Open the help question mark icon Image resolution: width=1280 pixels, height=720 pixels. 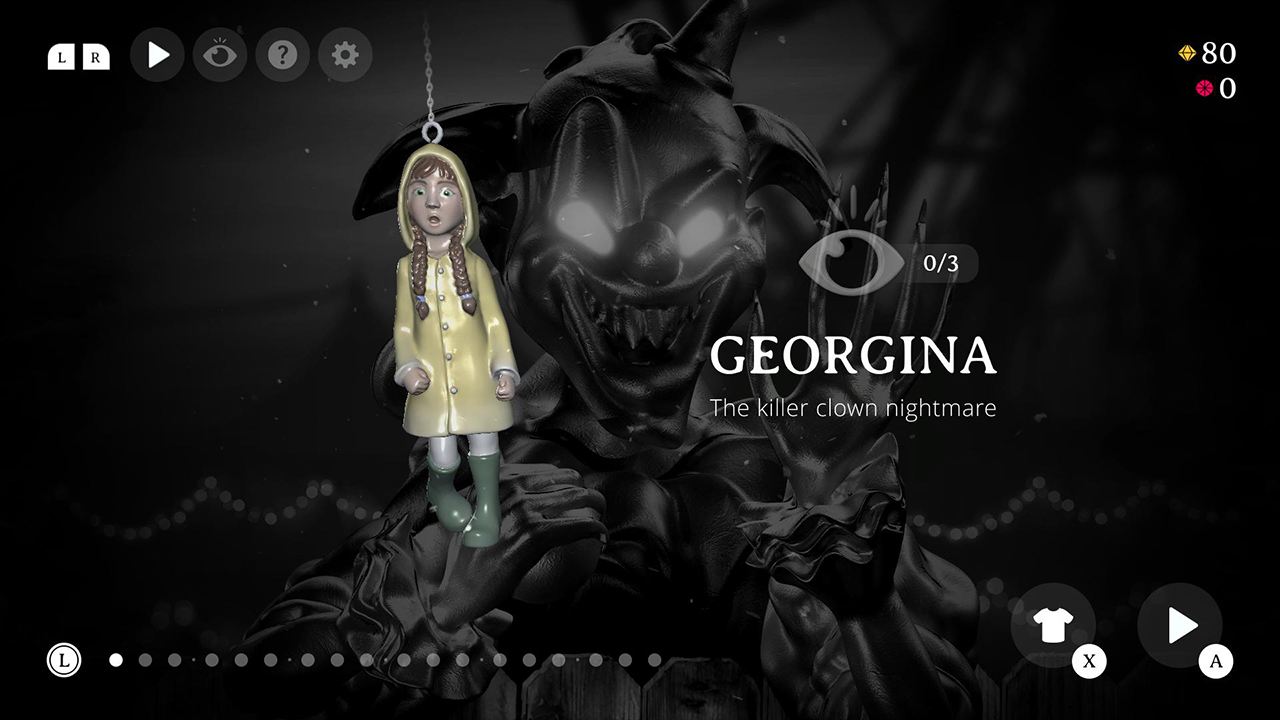(x=282, y=55)
